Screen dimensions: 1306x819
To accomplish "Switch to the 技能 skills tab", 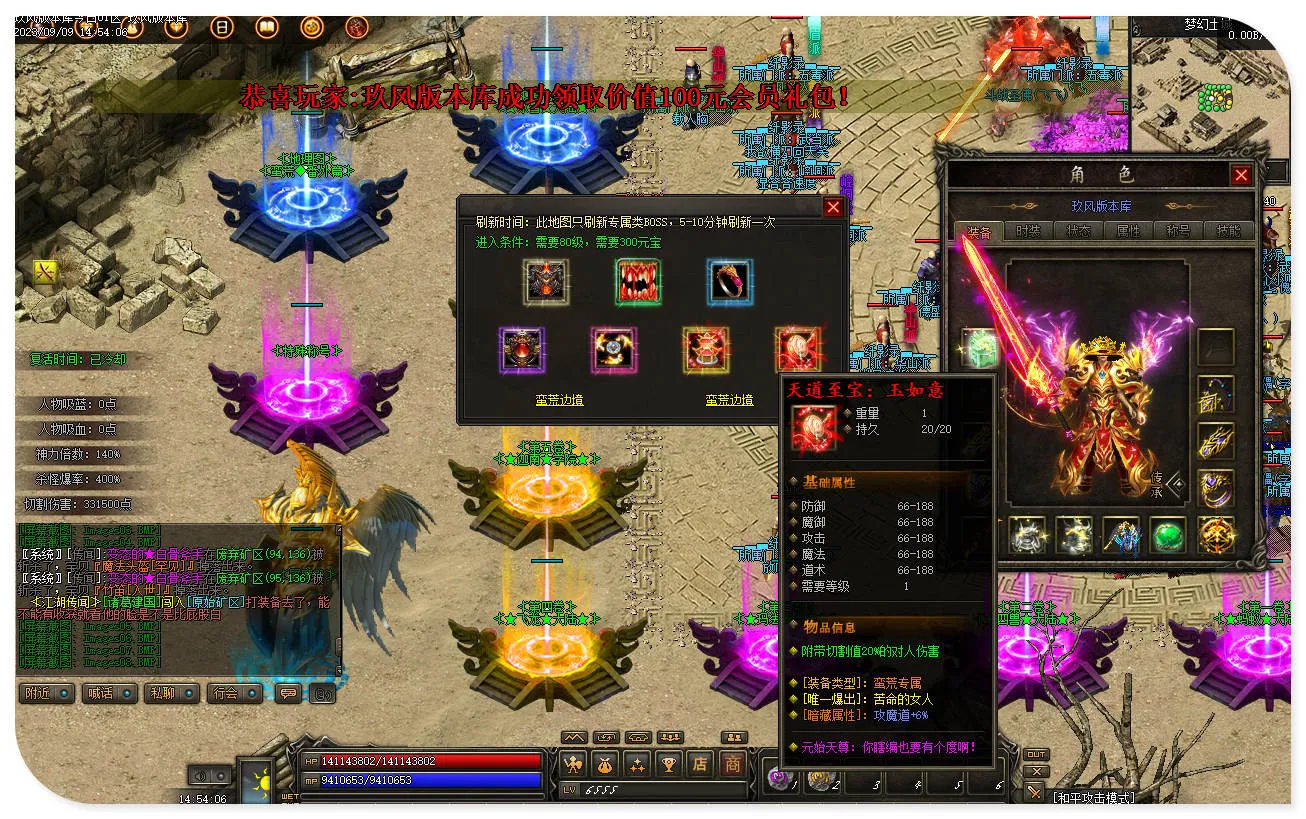I will tap(1228, 231).
